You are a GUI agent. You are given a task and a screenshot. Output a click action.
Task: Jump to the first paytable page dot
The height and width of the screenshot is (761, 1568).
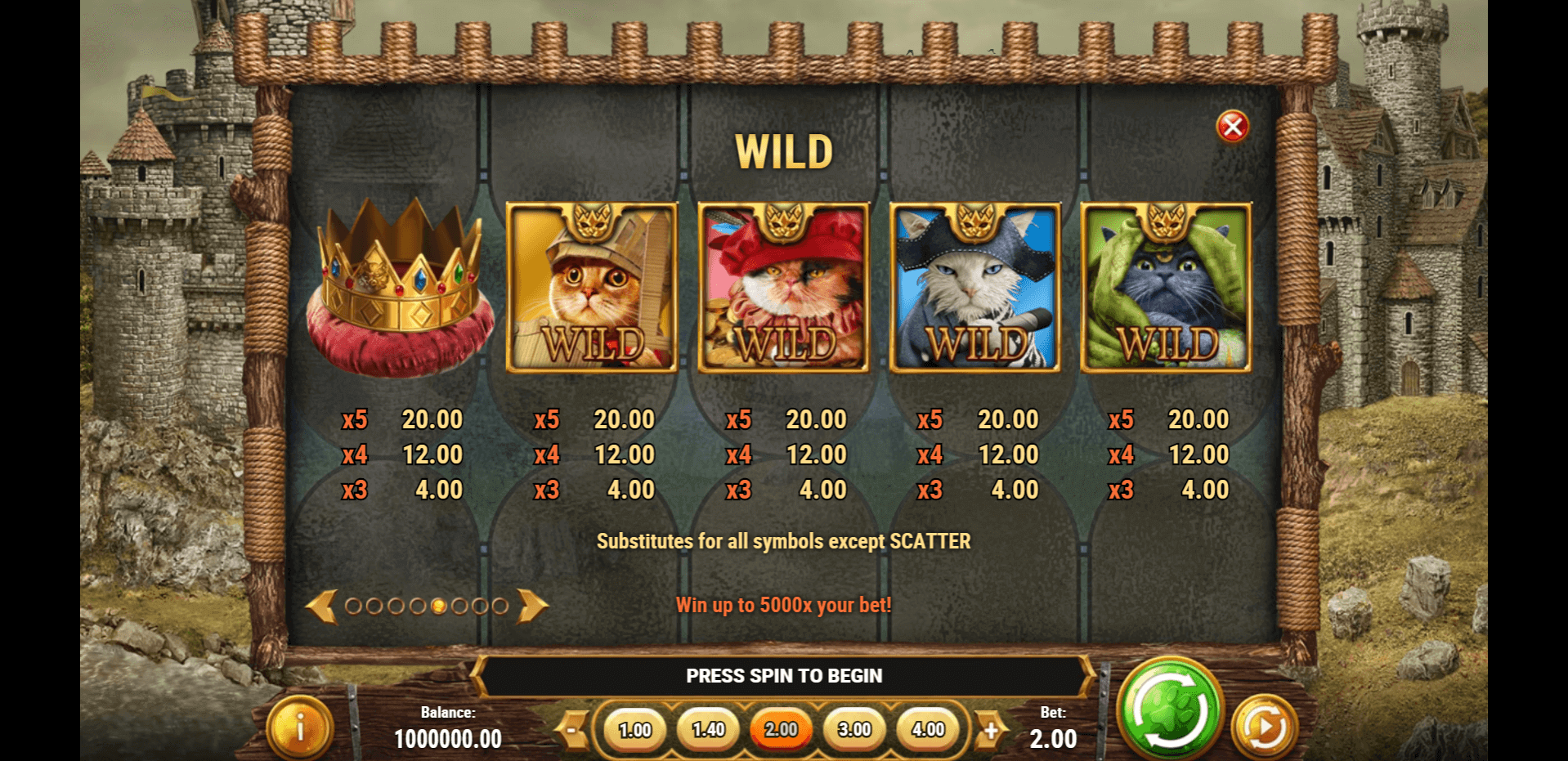[353, 607]
